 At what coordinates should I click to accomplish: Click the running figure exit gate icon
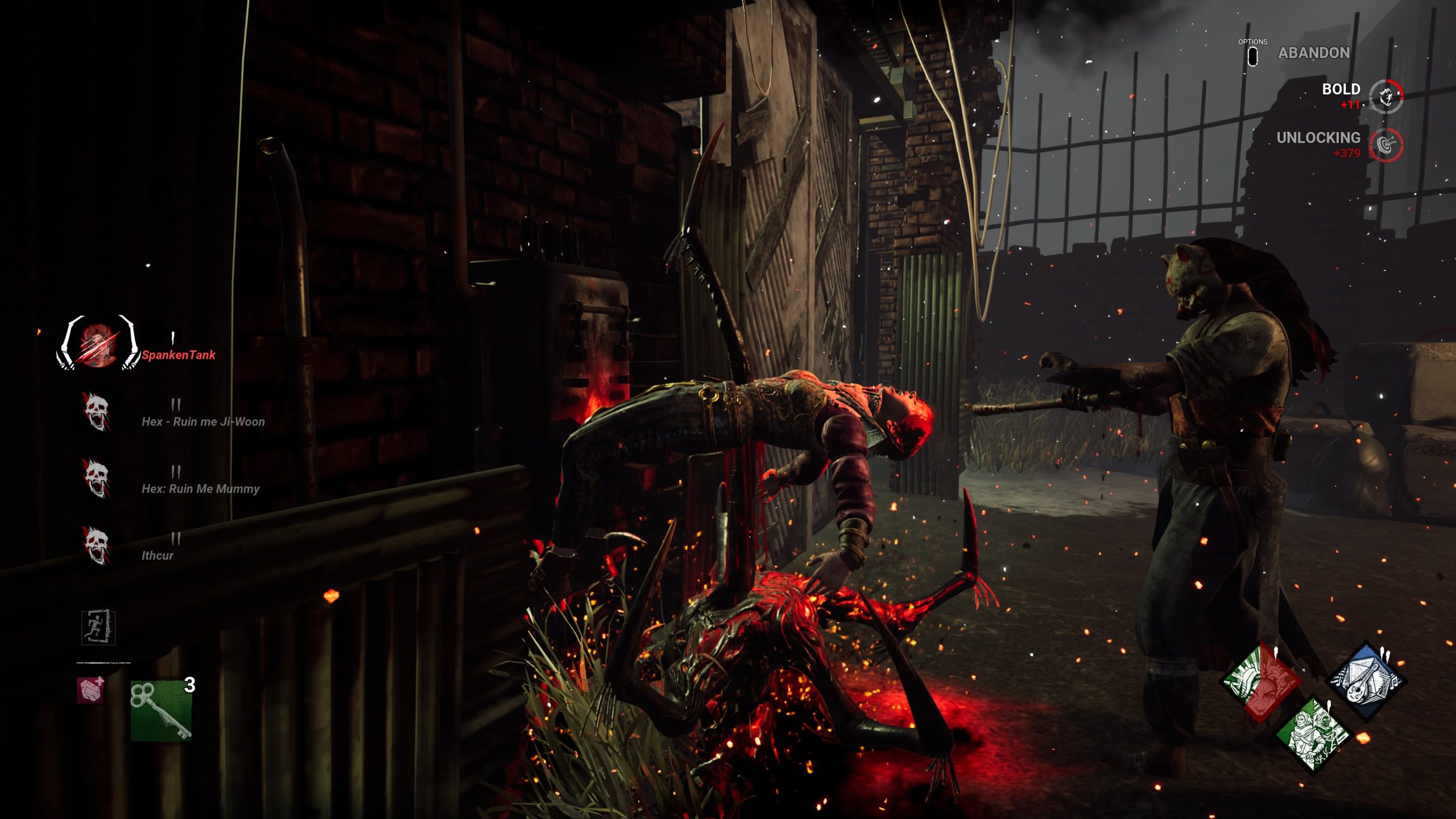pyautogui.click(x=98, y=628)
